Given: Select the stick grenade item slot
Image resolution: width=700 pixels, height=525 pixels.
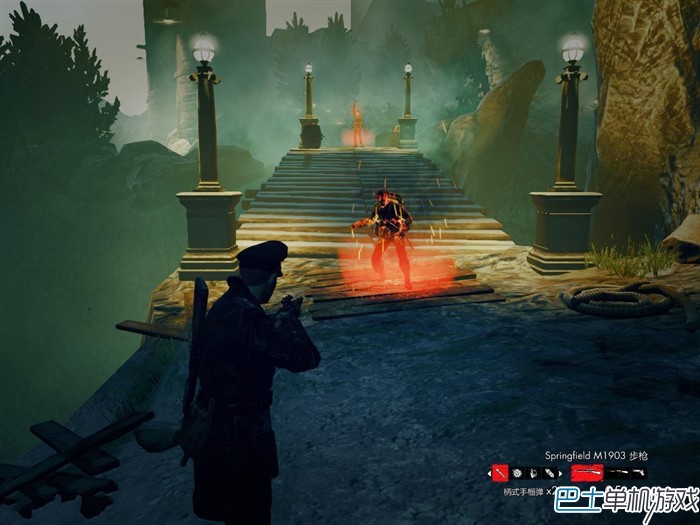Looking at the screenshot, I should 500,473.
